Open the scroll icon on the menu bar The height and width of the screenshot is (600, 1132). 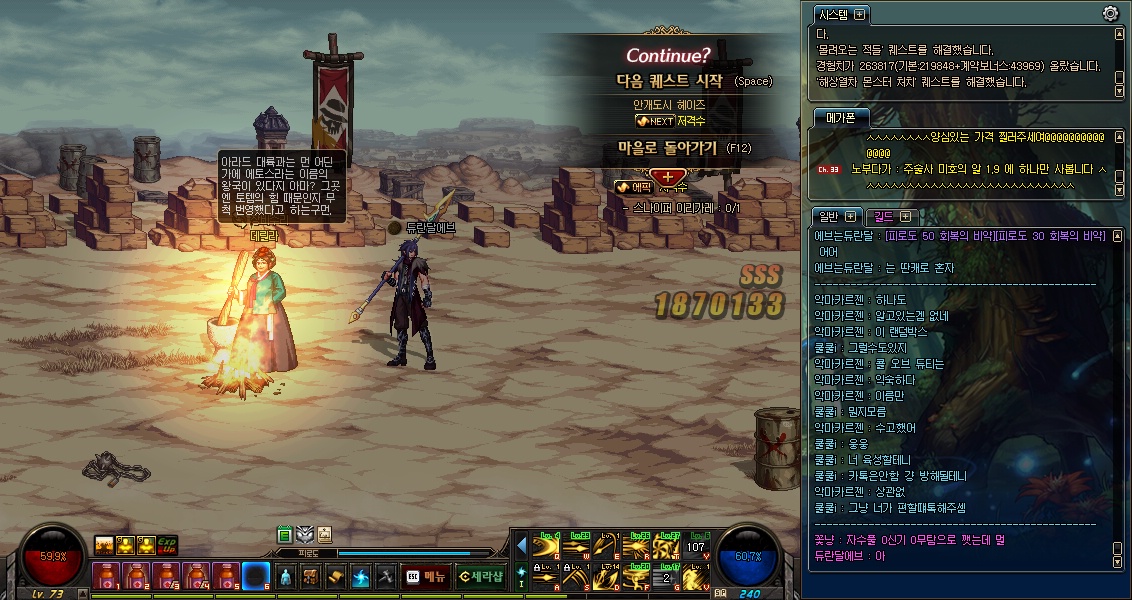point(335,577)
